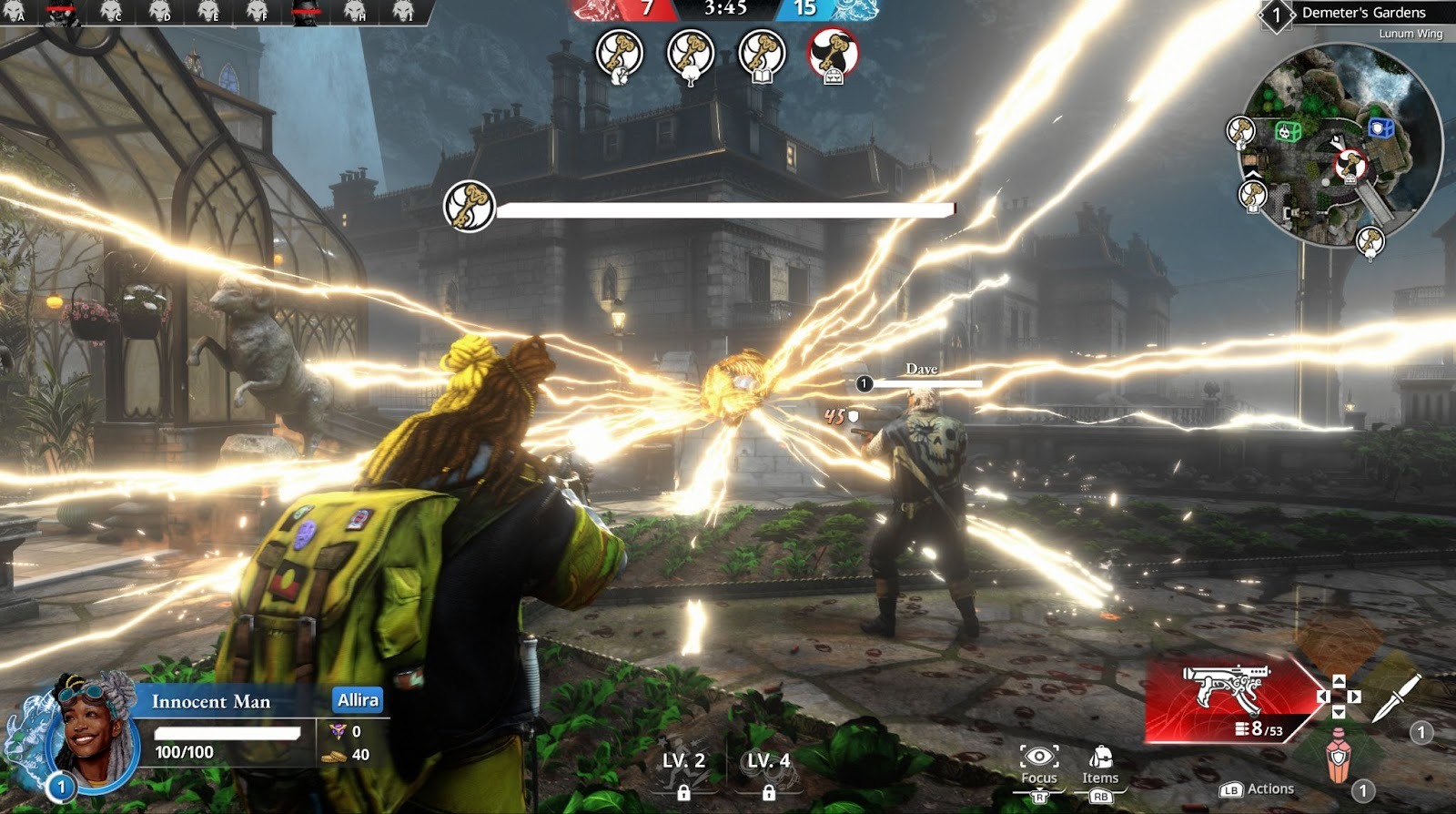The image size is (1456, 814).
Task: Select the green skull chest minimap marker
Action: point(1286,131)
